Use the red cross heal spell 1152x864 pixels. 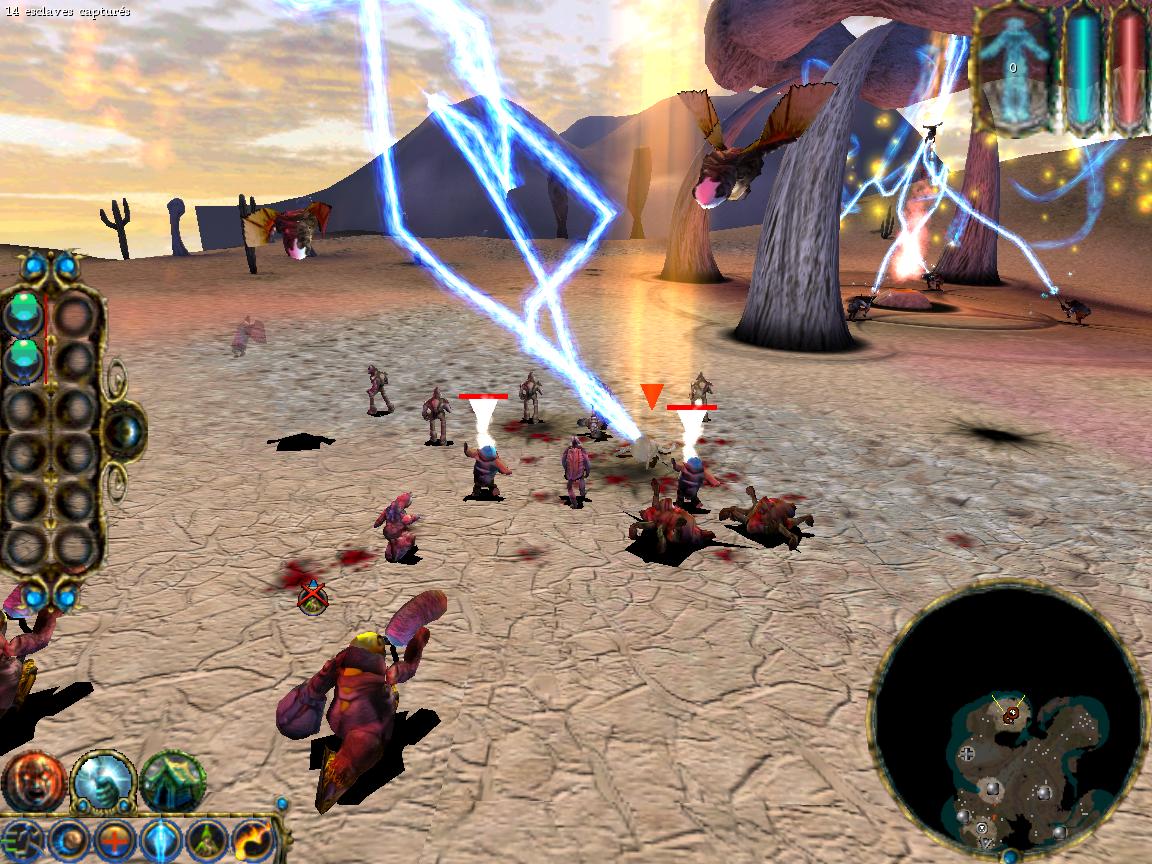116,840
